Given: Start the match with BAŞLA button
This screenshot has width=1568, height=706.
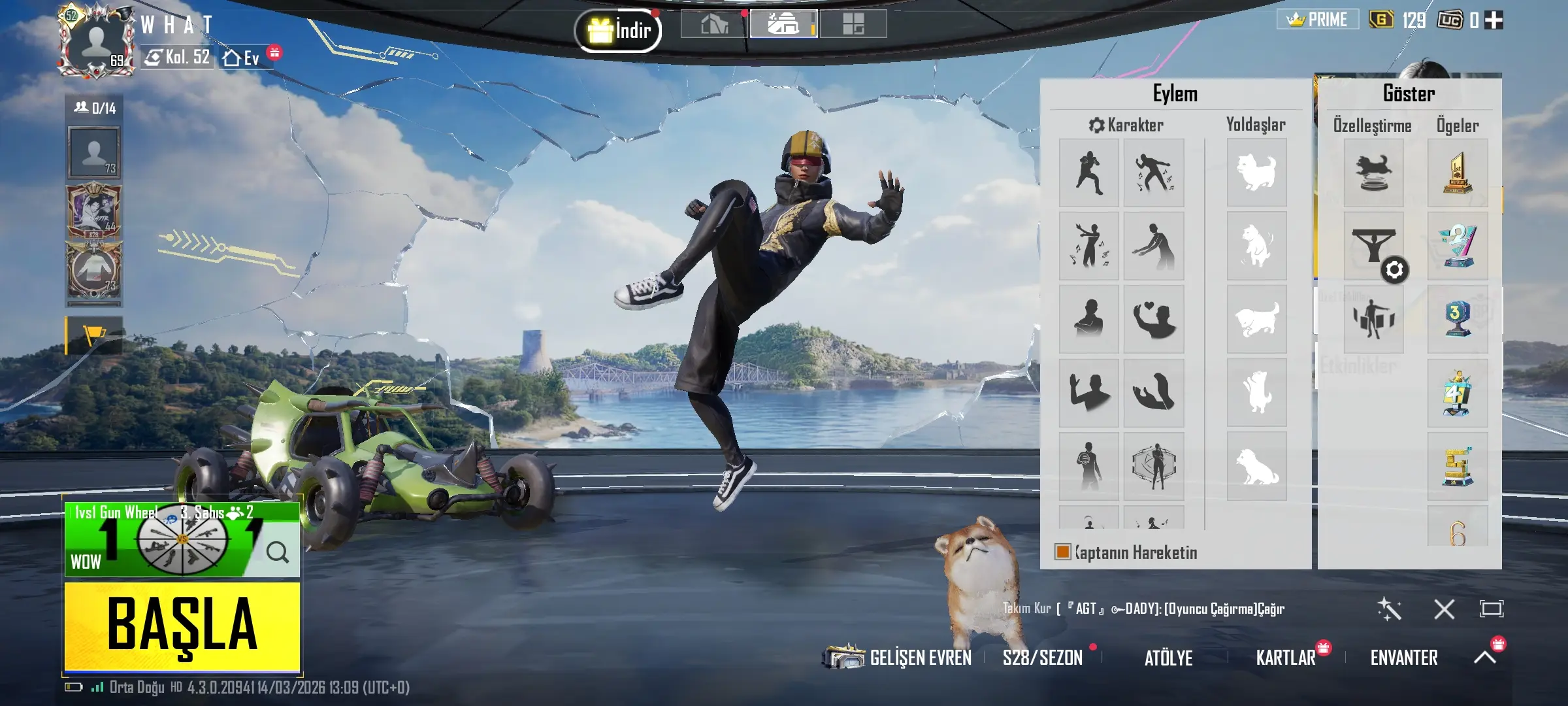Looking at the screenshot, I should [x=182, y=626].
